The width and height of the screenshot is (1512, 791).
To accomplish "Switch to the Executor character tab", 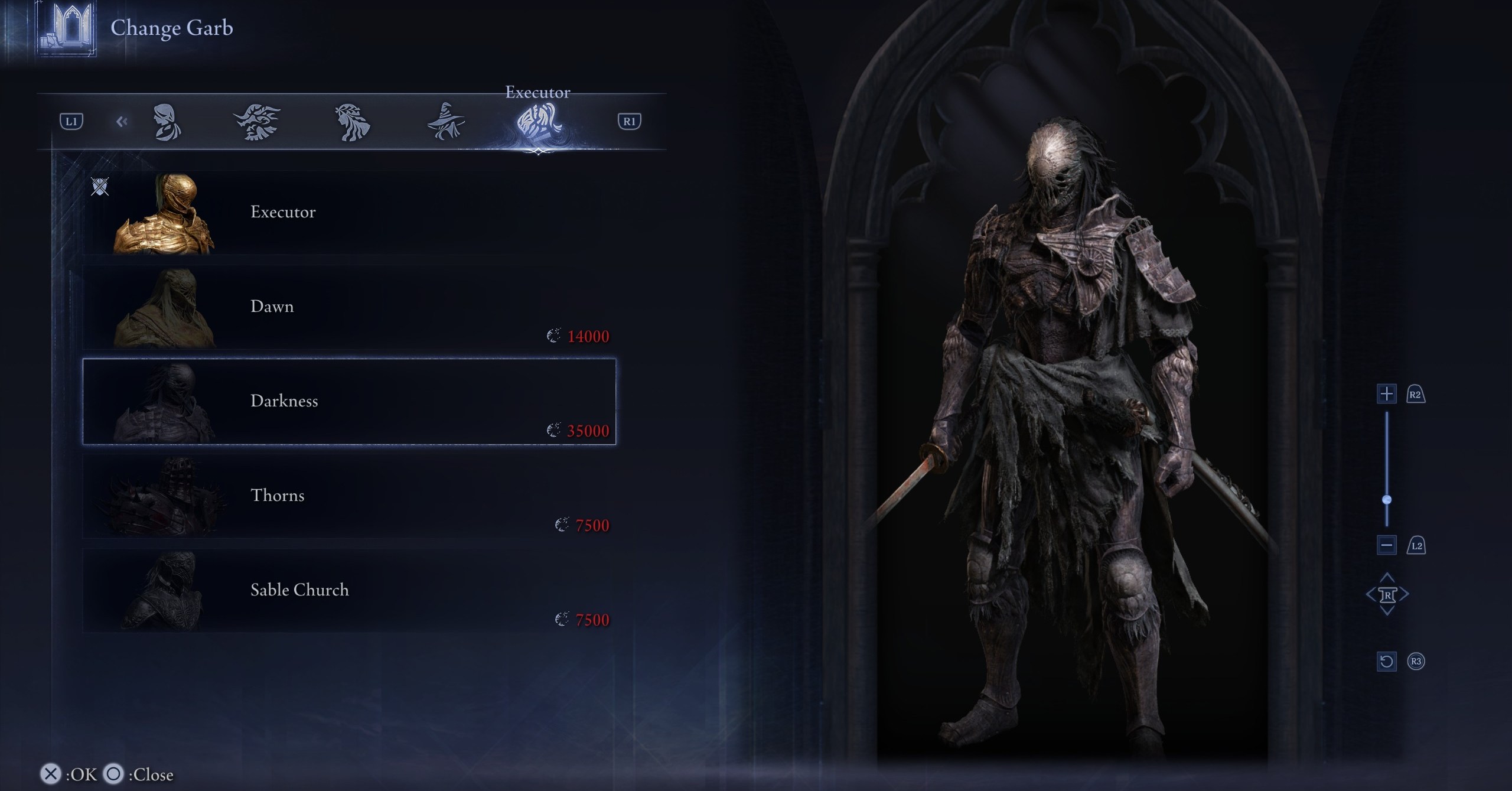I will (537, 122).
